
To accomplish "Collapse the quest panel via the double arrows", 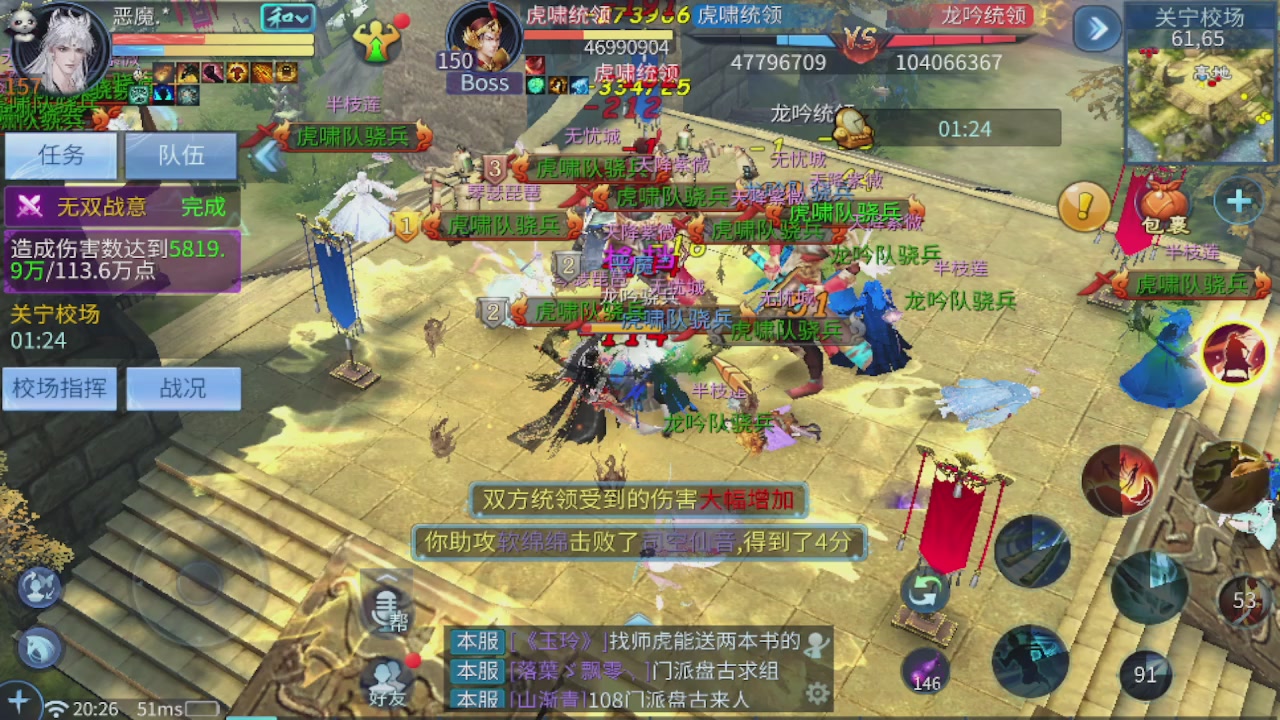I will pos(268,155).
